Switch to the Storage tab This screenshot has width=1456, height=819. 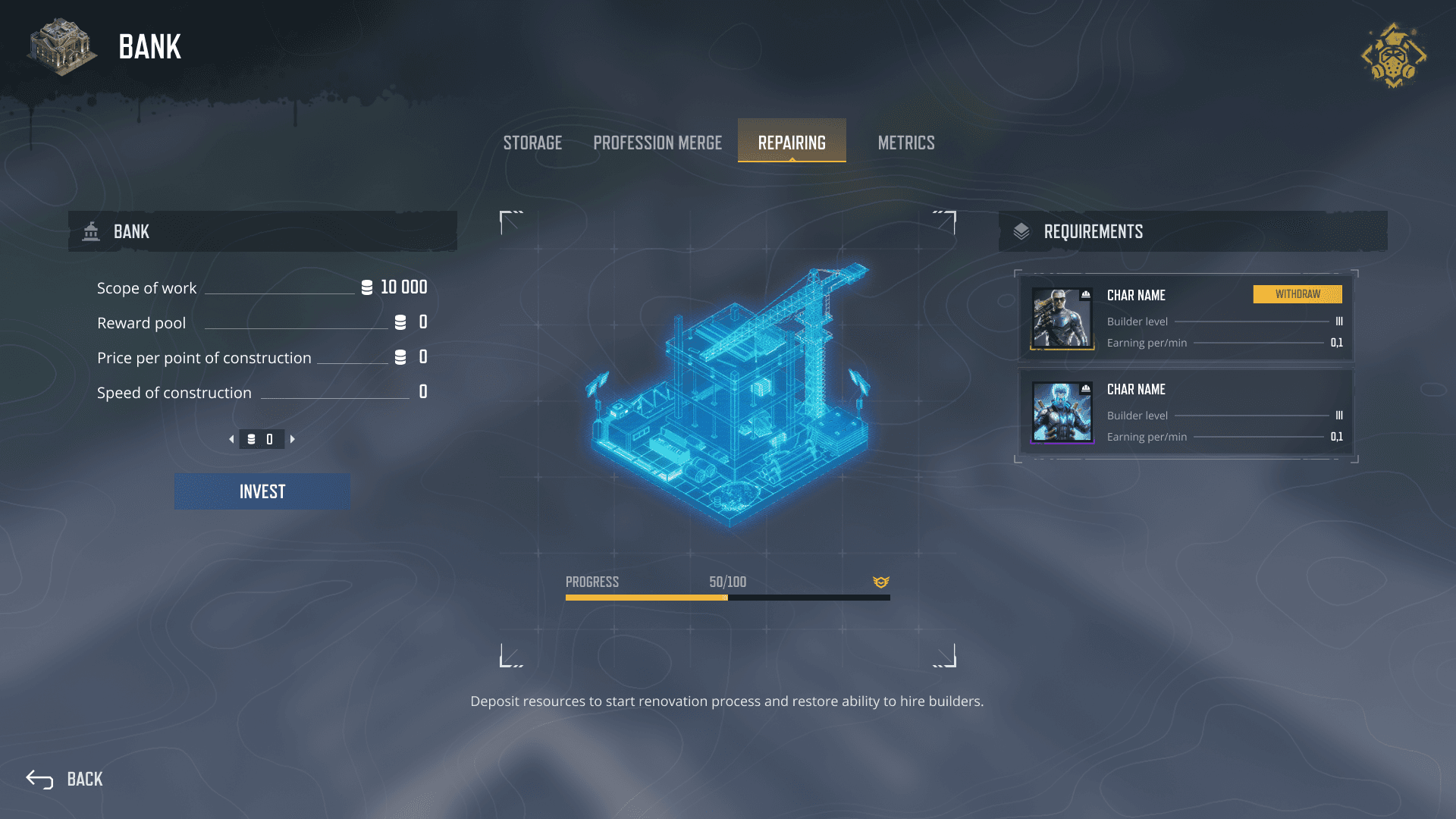click(x=532, y=143)
